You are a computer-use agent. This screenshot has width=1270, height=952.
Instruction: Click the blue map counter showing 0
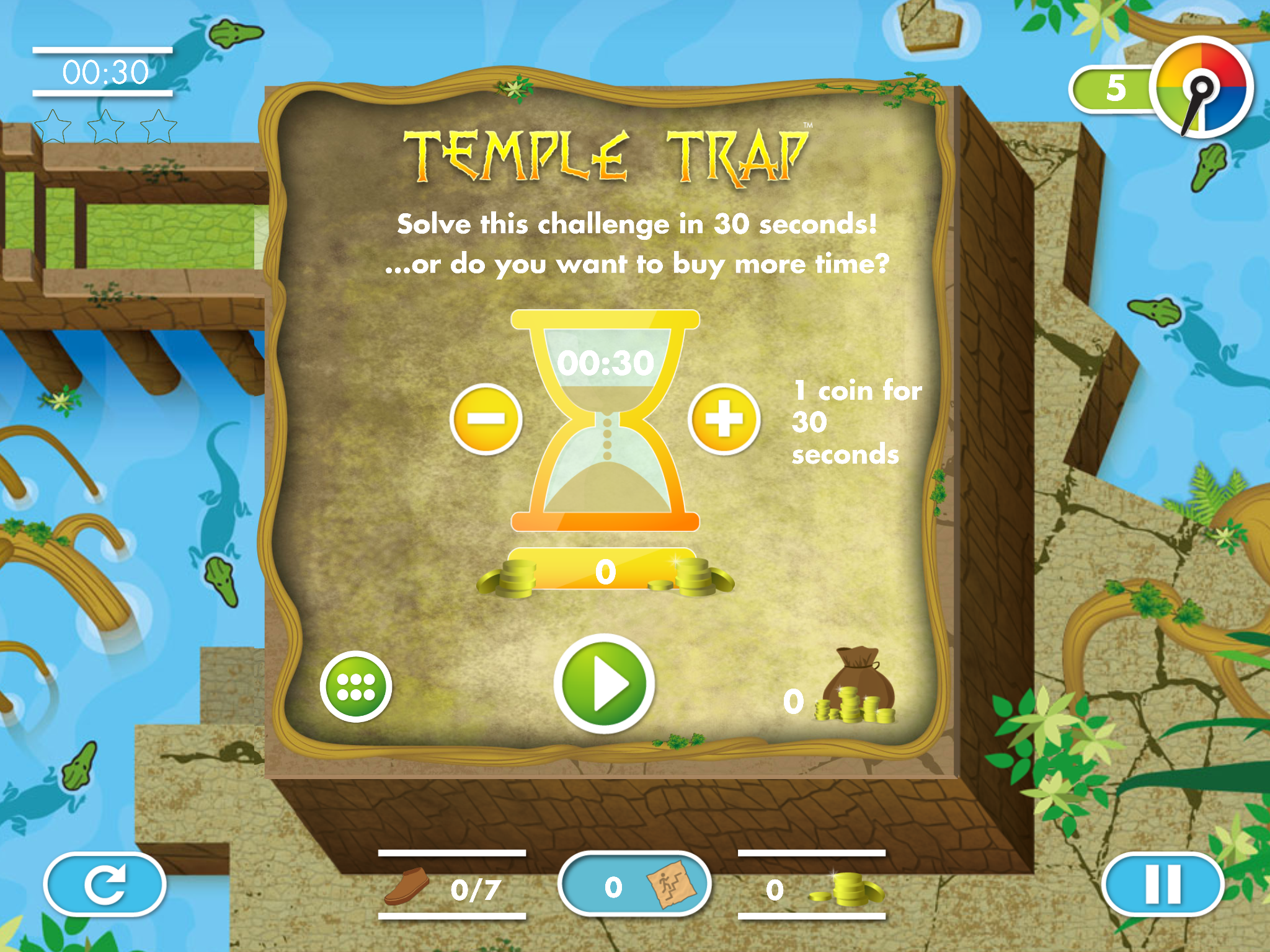(614, 886)
